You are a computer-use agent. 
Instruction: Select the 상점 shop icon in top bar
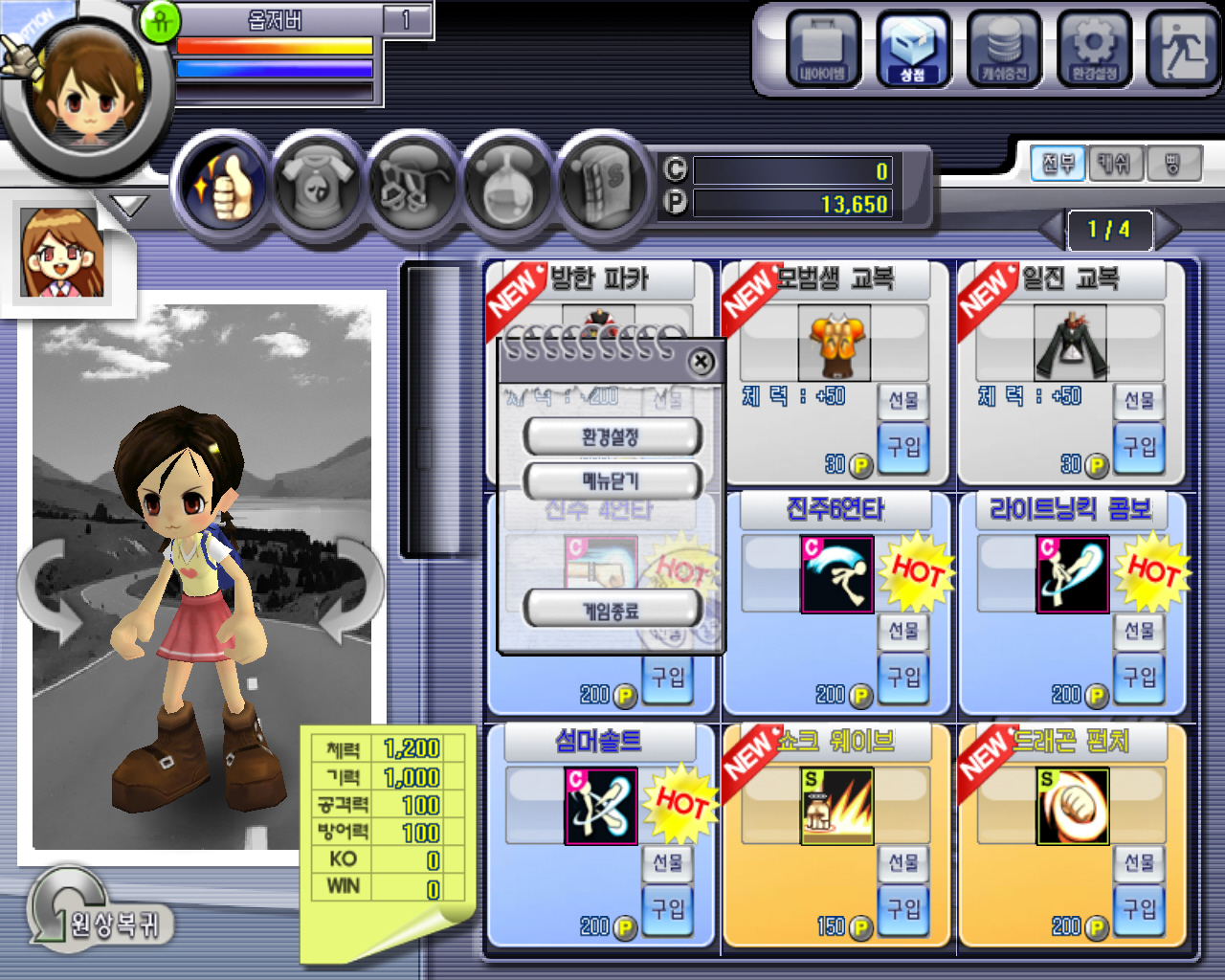click(x=913, y=49)
